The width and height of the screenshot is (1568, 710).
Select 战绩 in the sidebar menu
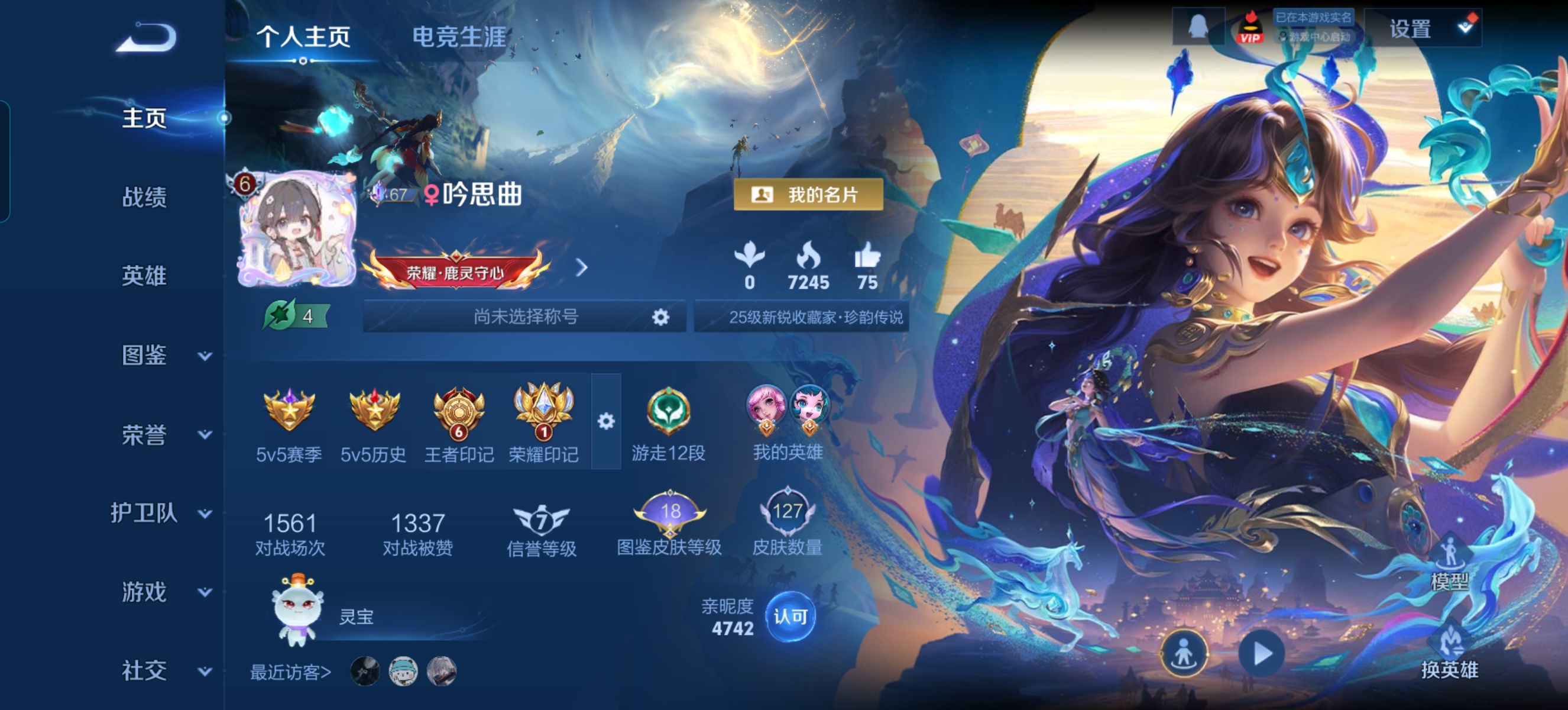(143, 197)
